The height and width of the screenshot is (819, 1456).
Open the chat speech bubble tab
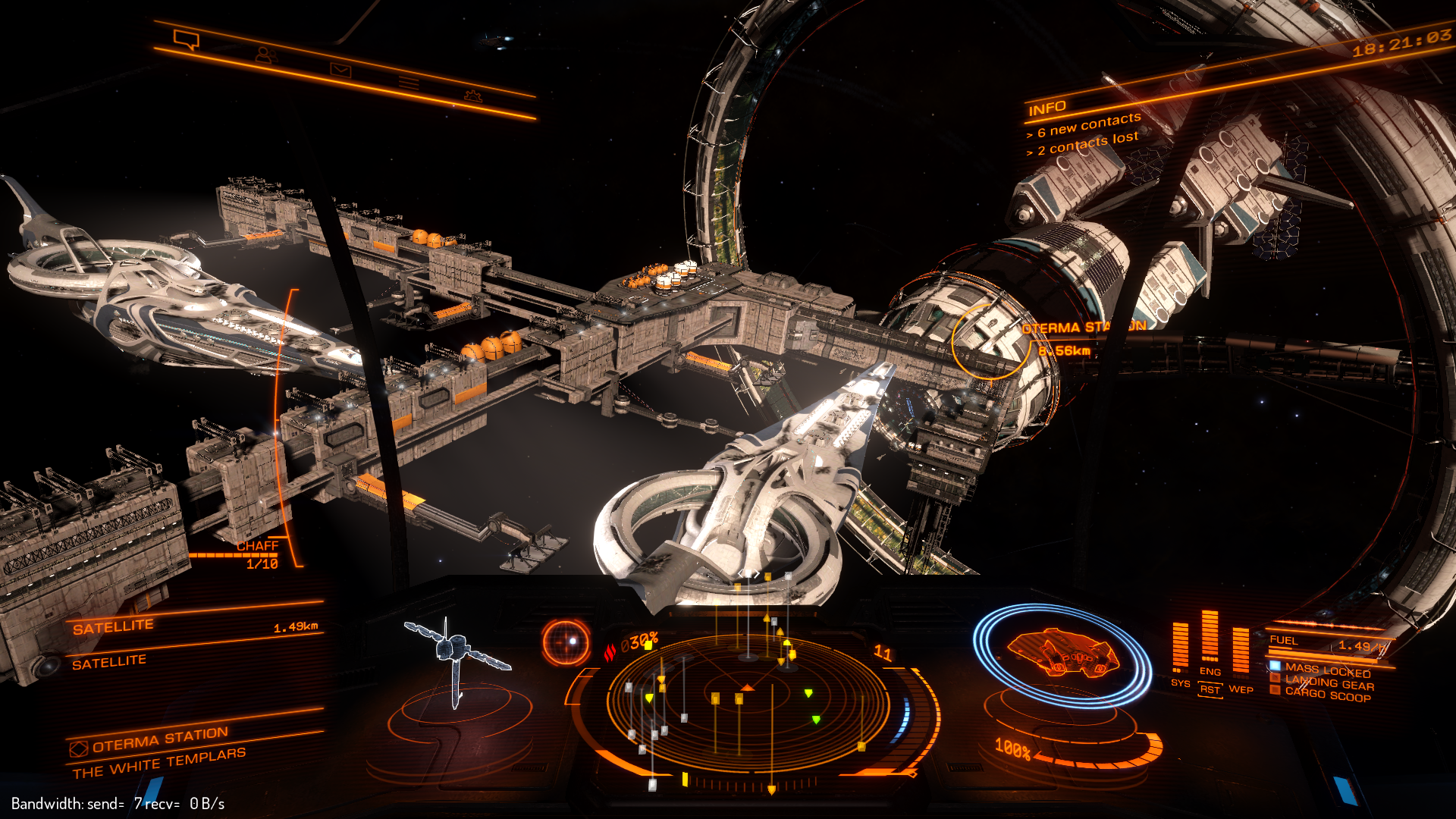click(x=186, y=38)
